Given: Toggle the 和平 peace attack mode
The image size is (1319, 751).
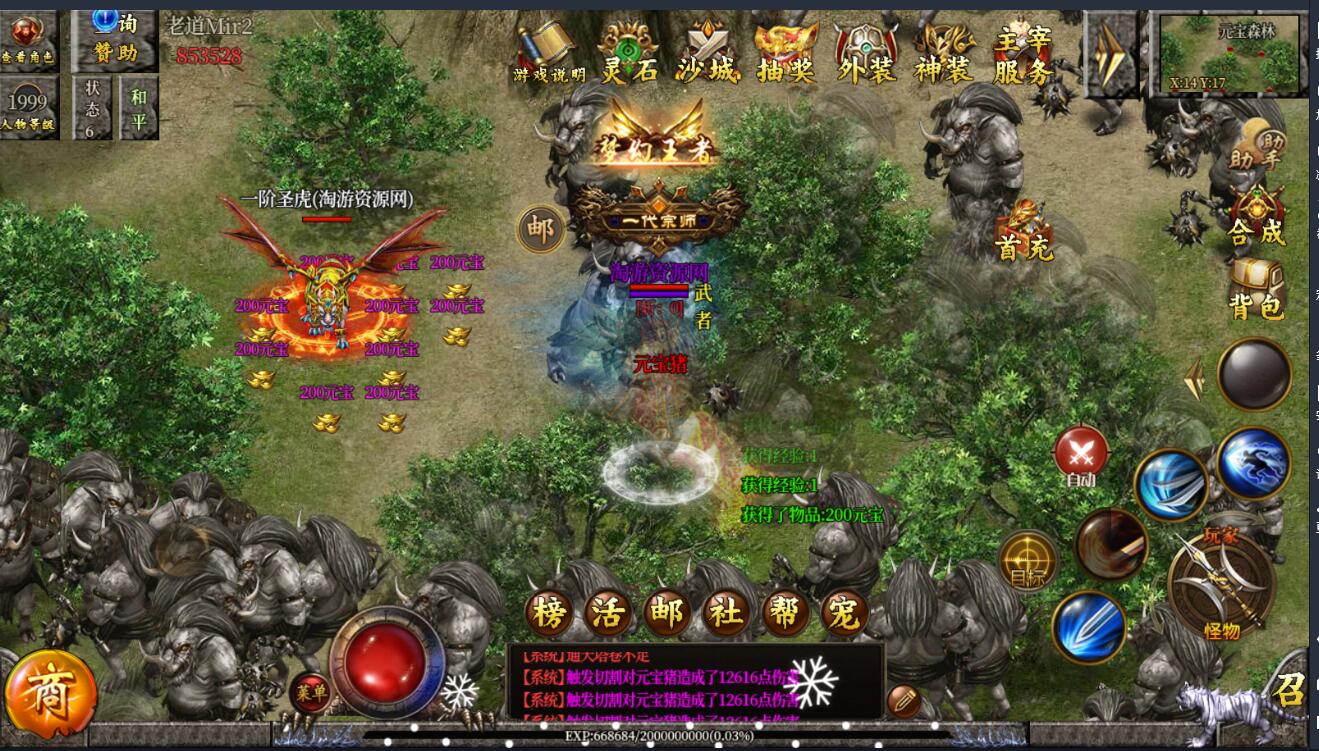Looking at the screenshot, I should point(138,108).
